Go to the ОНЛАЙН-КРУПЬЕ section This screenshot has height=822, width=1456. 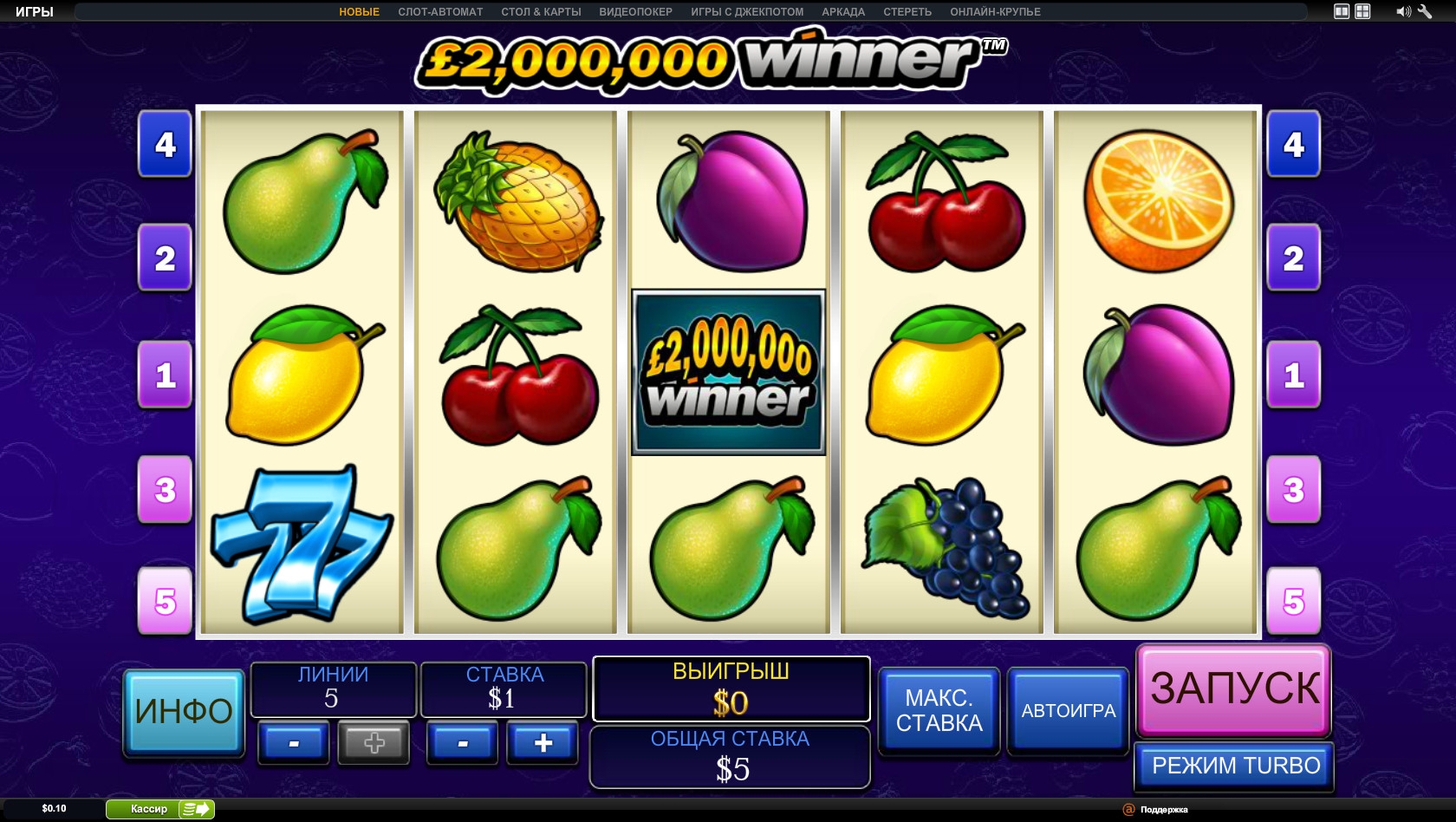coord(995,12)
